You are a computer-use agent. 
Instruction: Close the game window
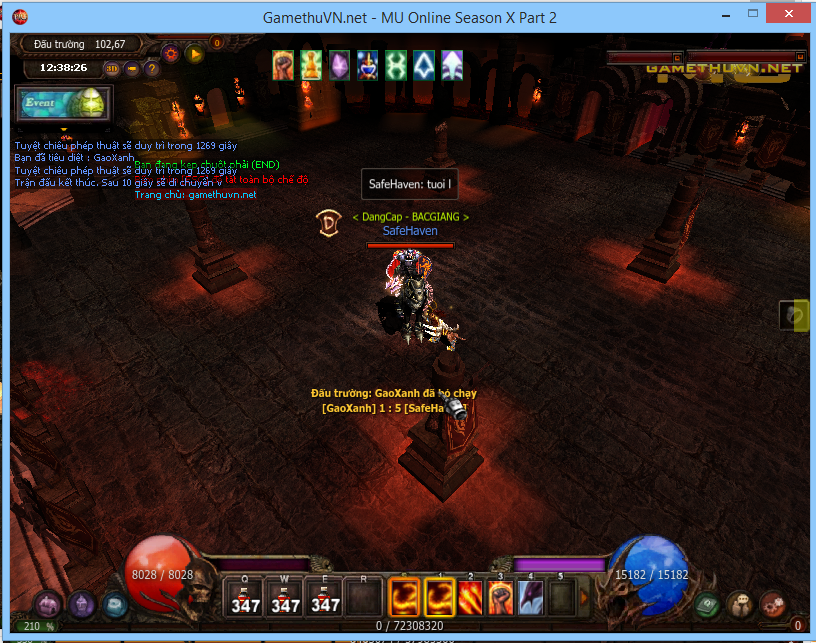(x=794, y=17)
